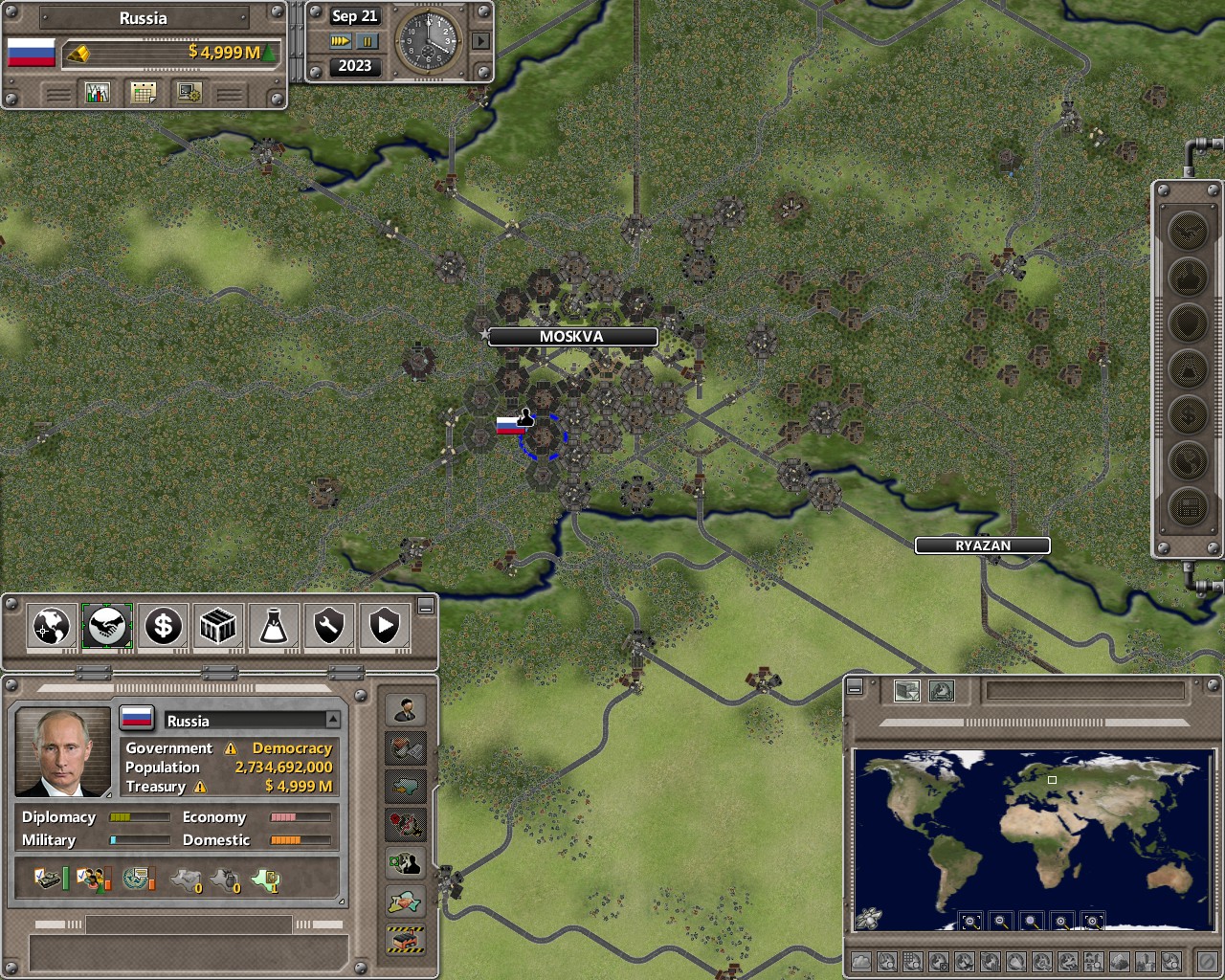Select the Research flask icon

[273, 626]
